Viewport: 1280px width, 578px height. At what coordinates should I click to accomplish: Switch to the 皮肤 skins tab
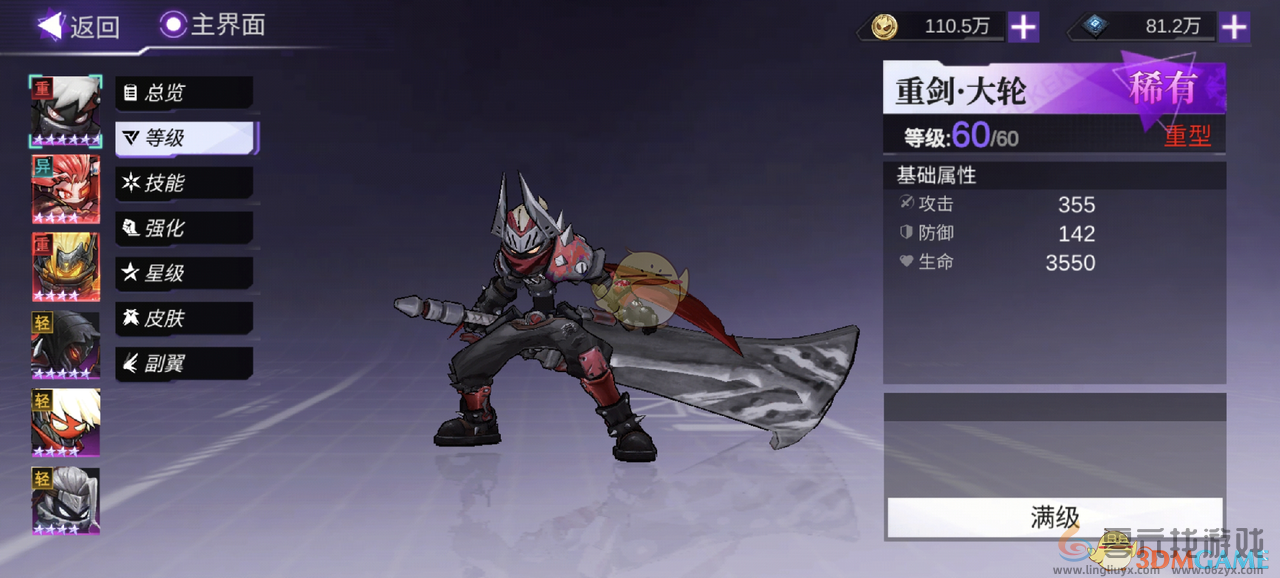[184, 318]
